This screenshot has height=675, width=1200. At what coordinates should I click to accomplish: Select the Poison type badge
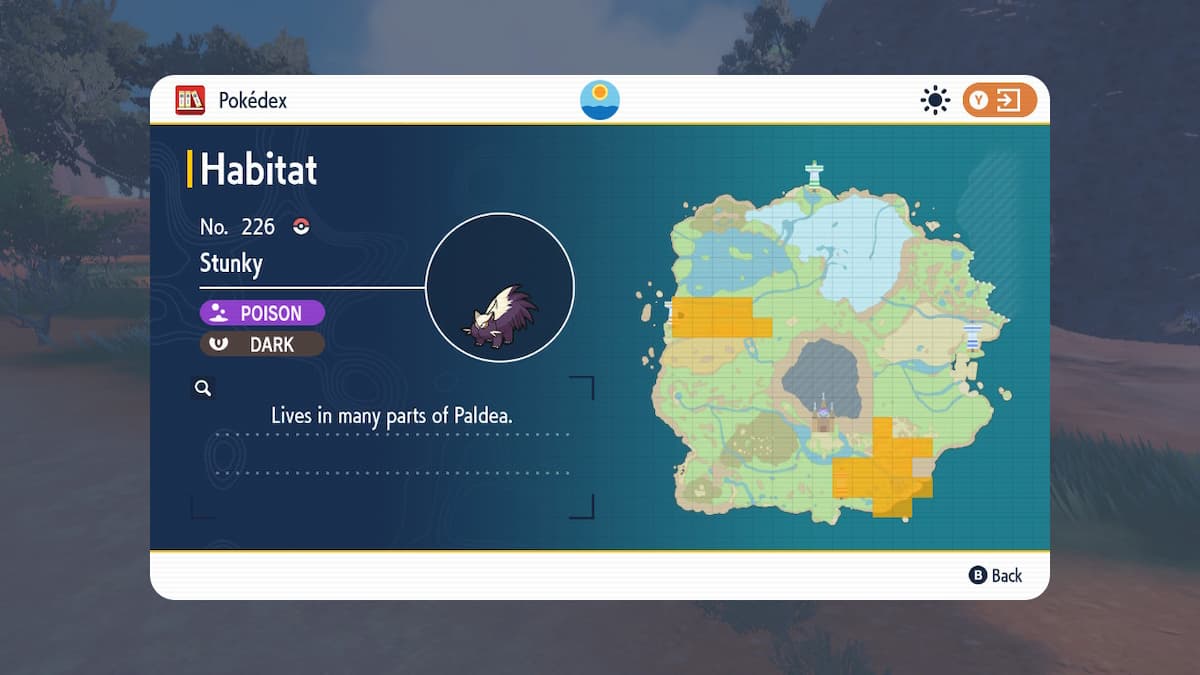coord(262,313)
